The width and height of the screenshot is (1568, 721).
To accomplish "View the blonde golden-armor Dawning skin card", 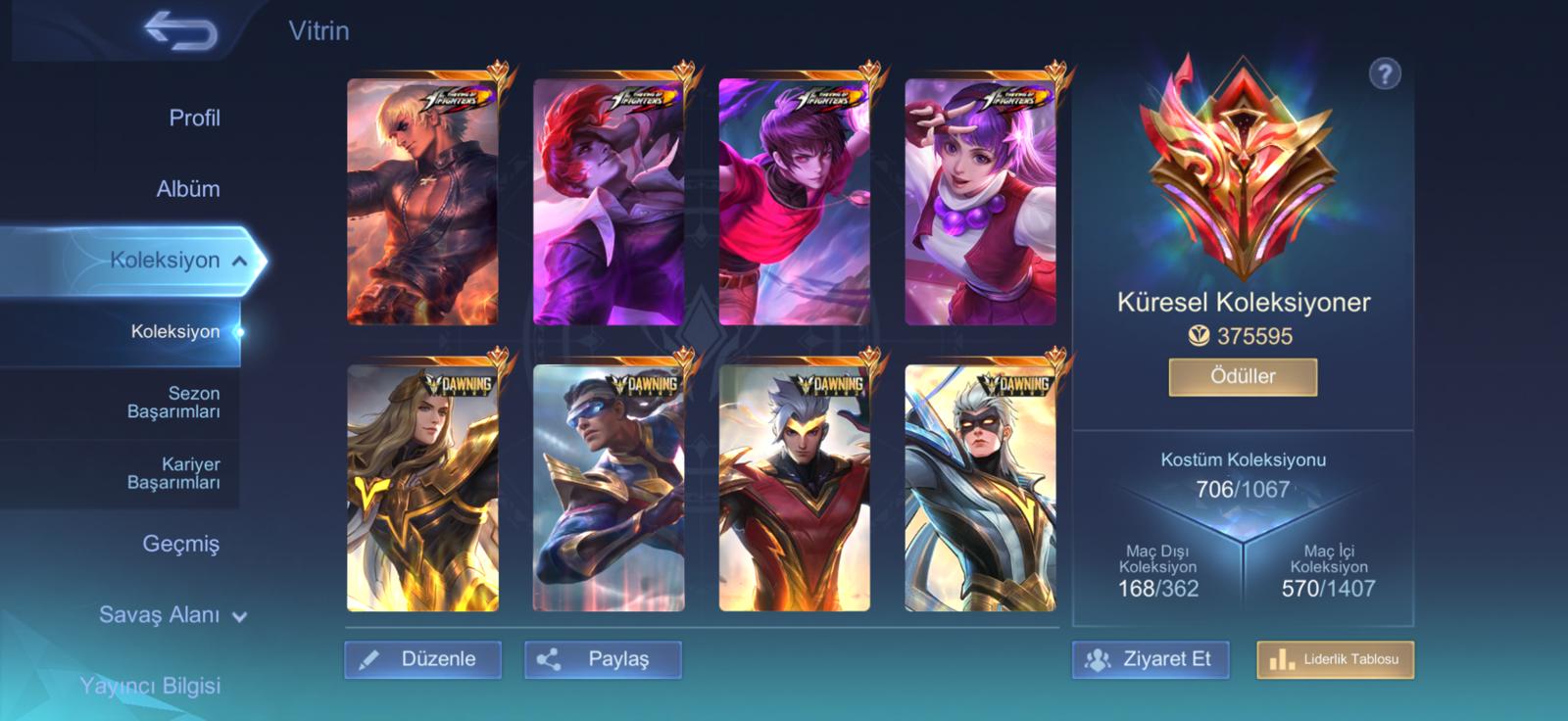I will coord(422,488).
